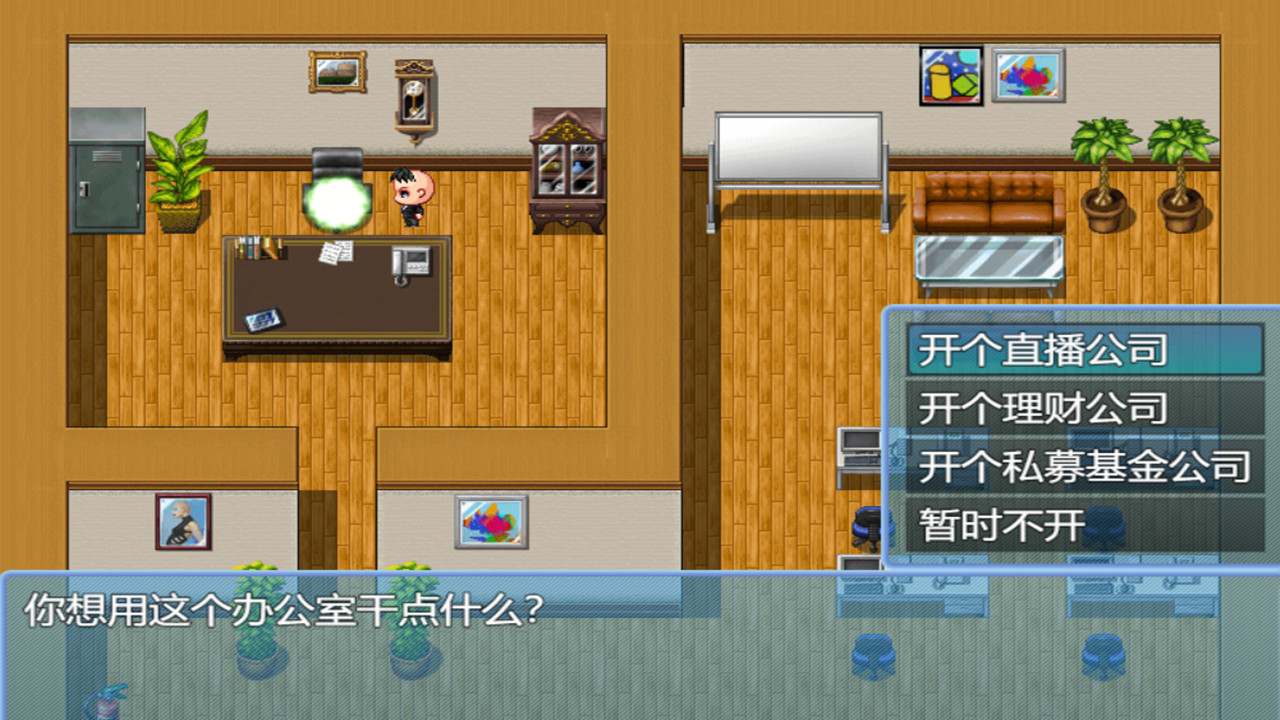The image size is (1280, 720).
Task: Click the whiteboard in the right room
Action: click(798, 148)
